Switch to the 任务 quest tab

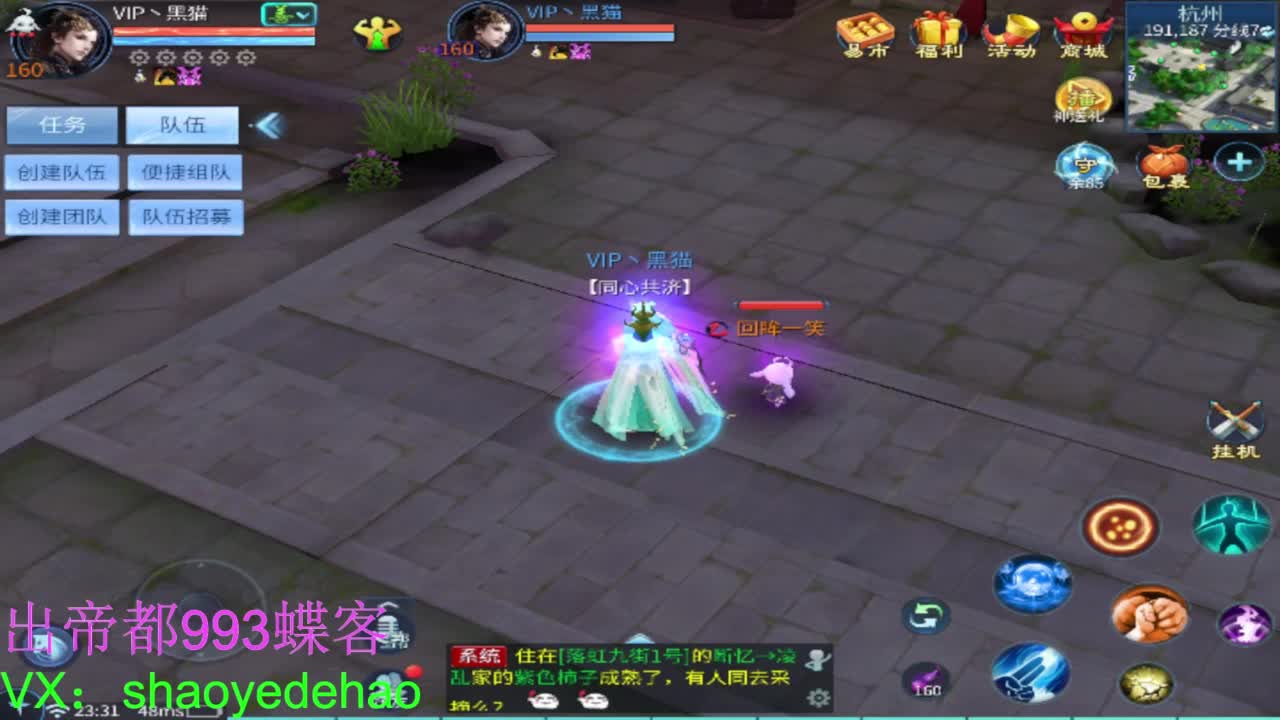click(62, 124)
